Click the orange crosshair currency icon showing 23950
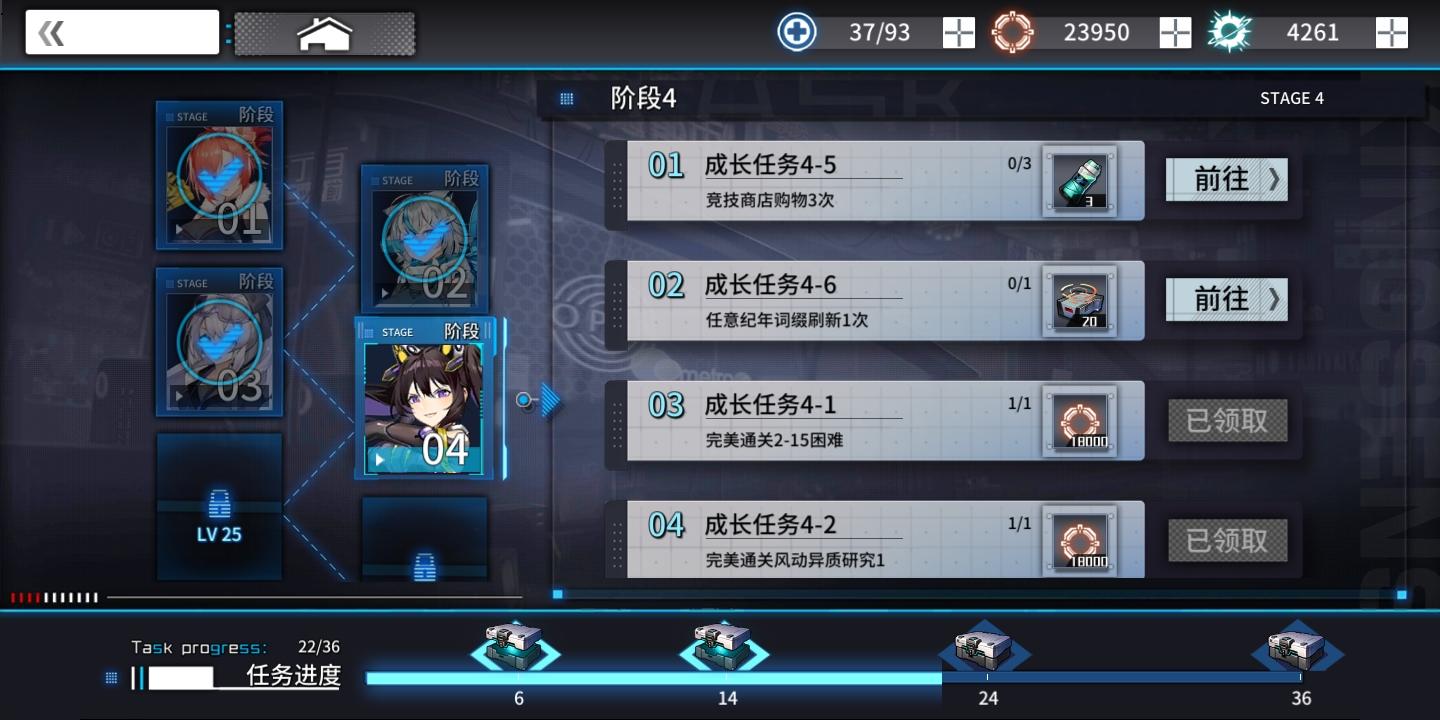The height and width of the screenshot is (720, 1440). coord(1013,31)
